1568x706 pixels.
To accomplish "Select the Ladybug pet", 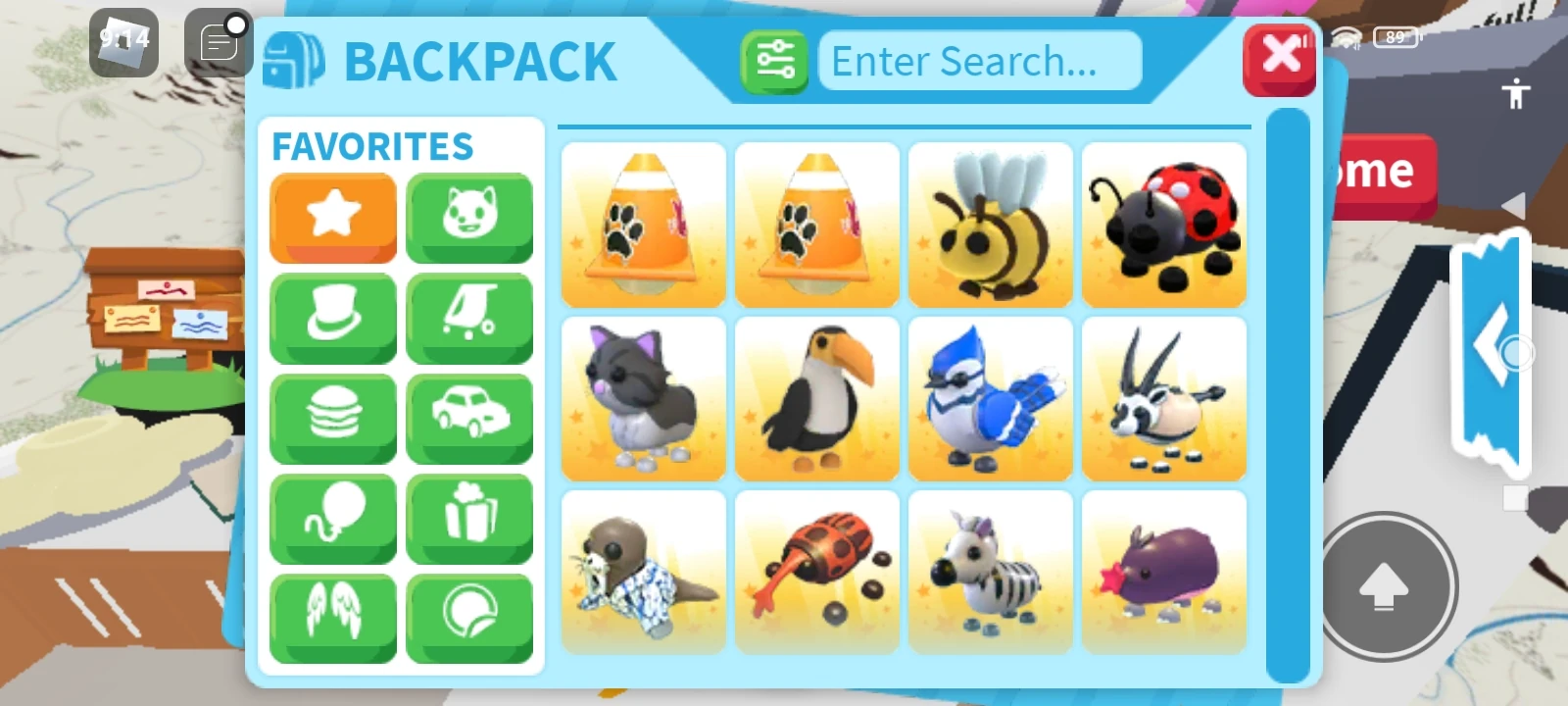I will click(x=1163, y=225).
